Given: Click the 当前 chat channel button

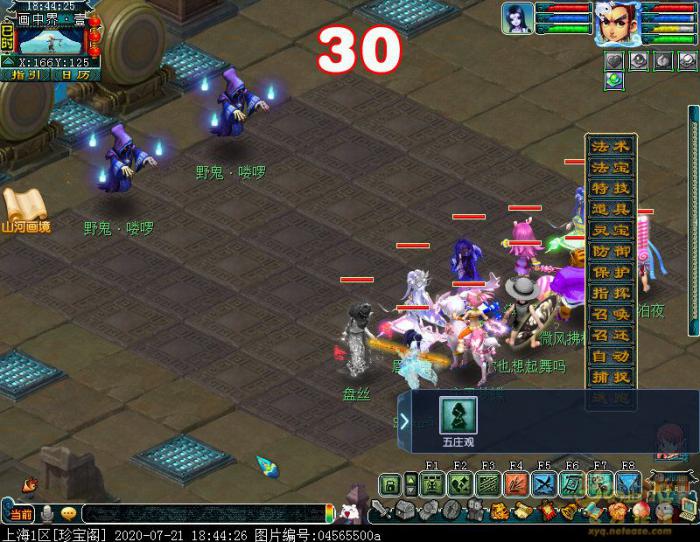Looking at the screenshot, I should tap(20, 514).
